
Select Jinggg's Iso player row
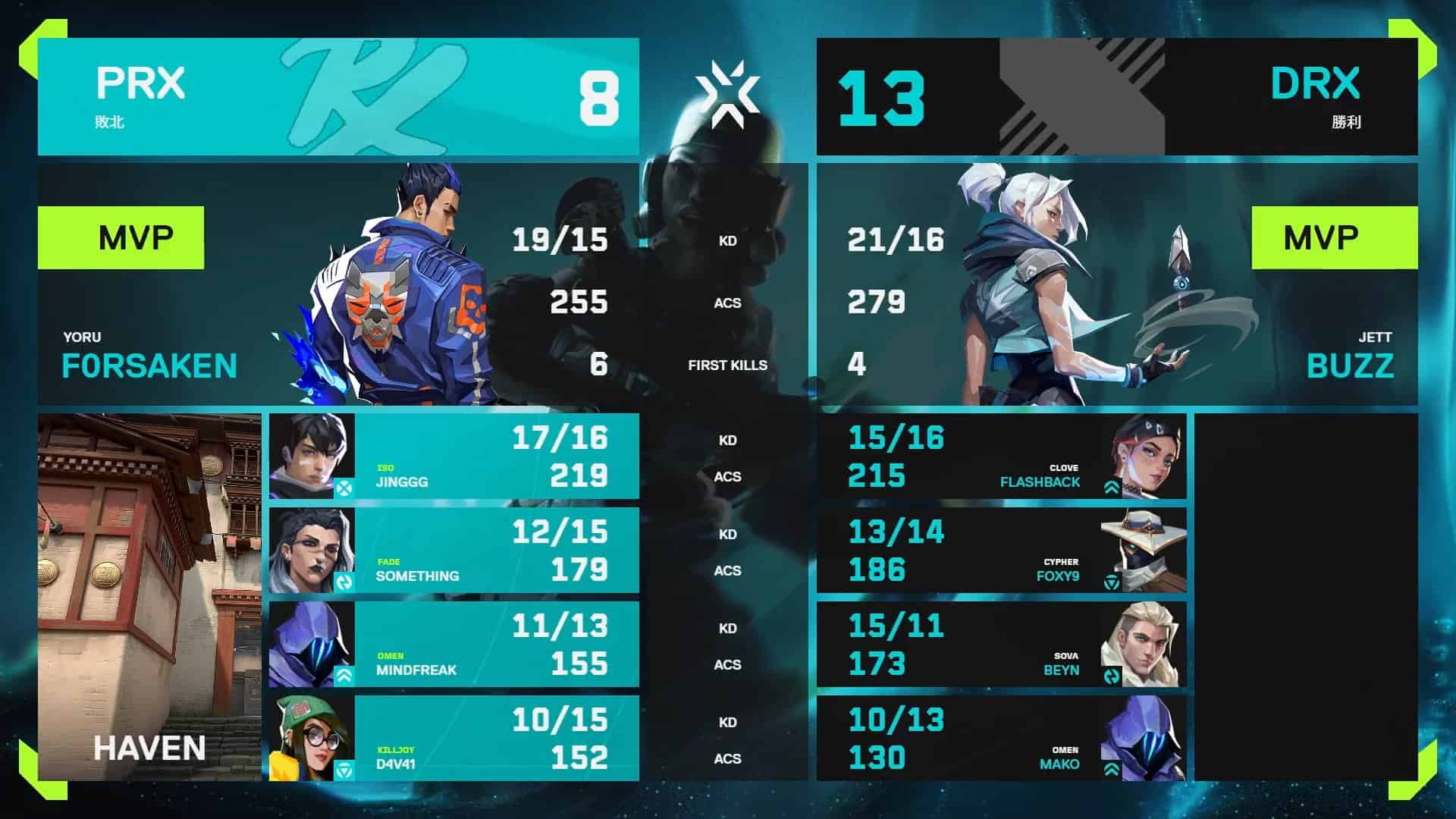[x=453, y=457]
